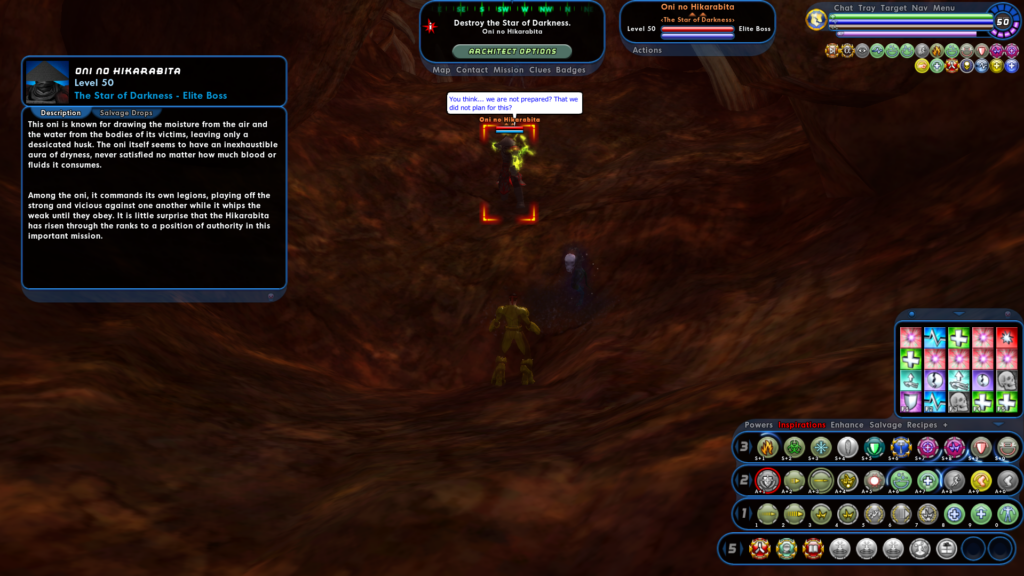1024x576 pixels.
Task: Open the Powers window
Action: (x=758, y=425)
